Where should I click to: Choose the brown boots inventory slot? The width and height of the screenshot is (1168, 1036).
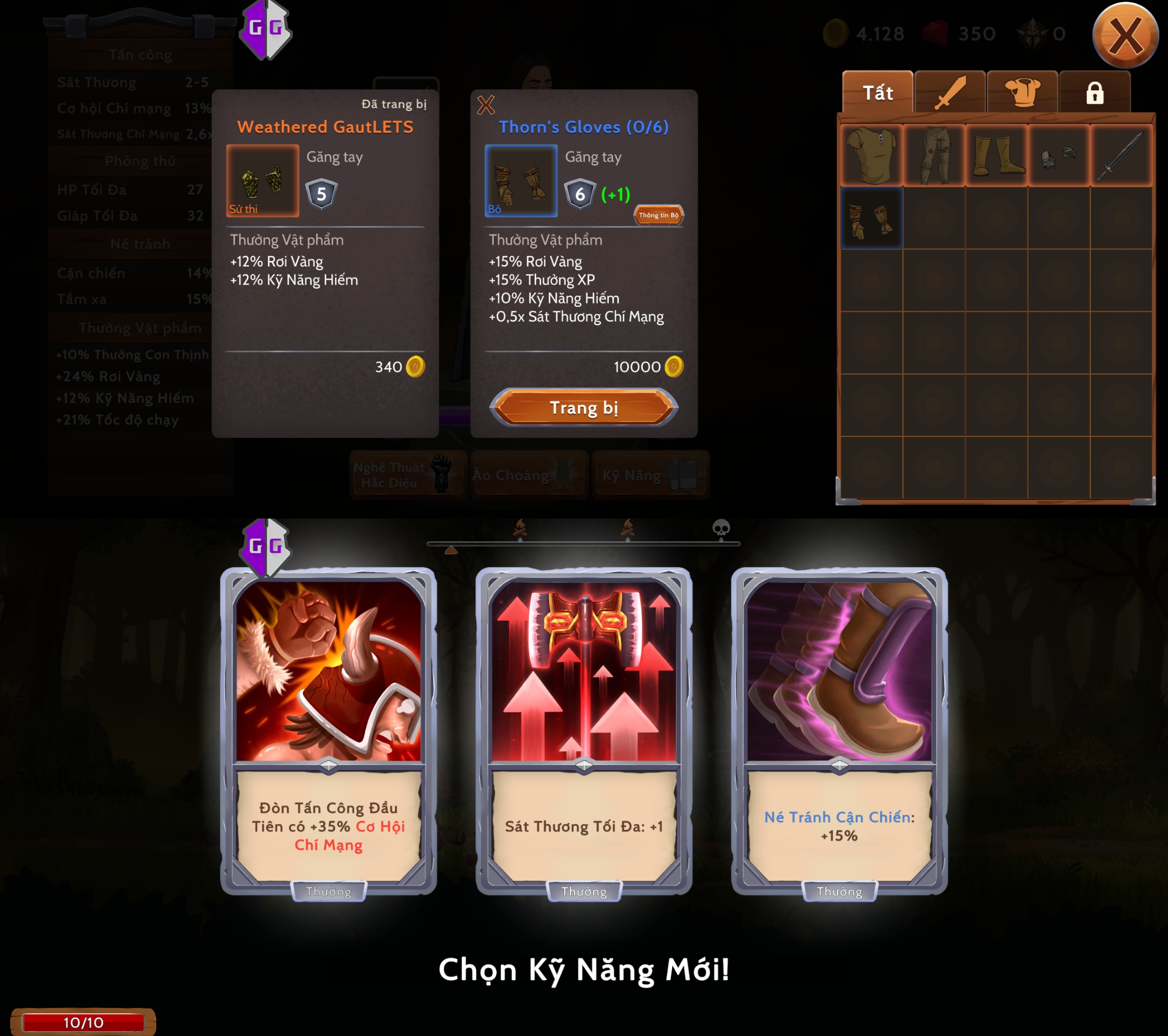pyautogui.click(x=997, y=155)
